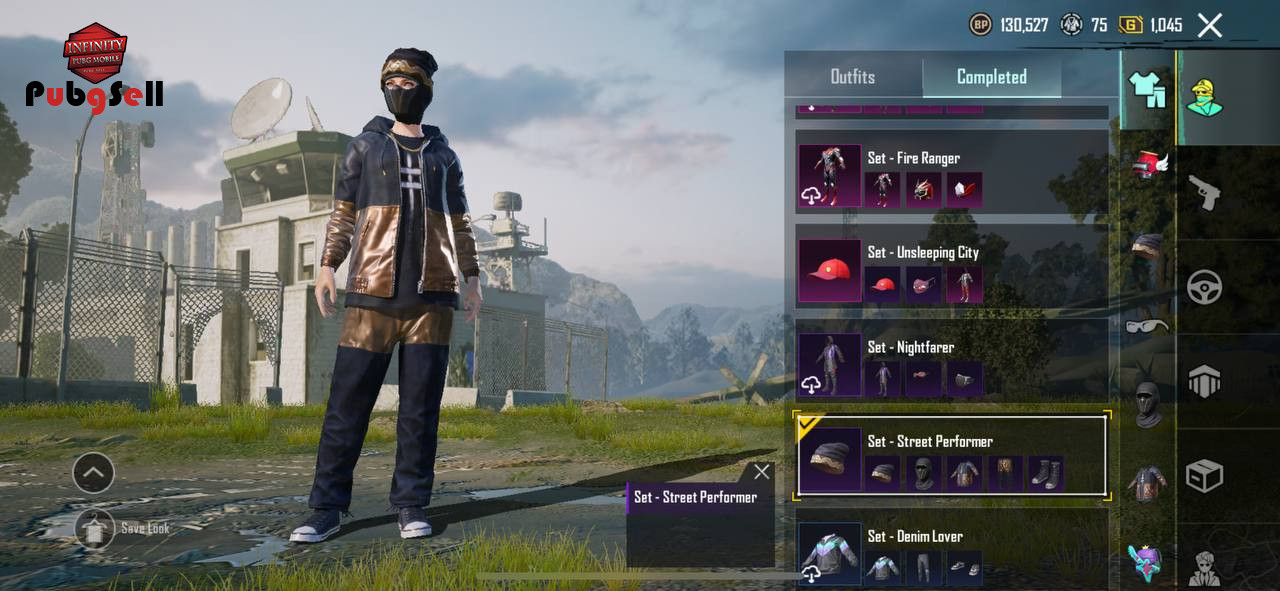Screen dimensions: 1280x591
Task: Select the character outfit category icon
Action: [1204, 98]
